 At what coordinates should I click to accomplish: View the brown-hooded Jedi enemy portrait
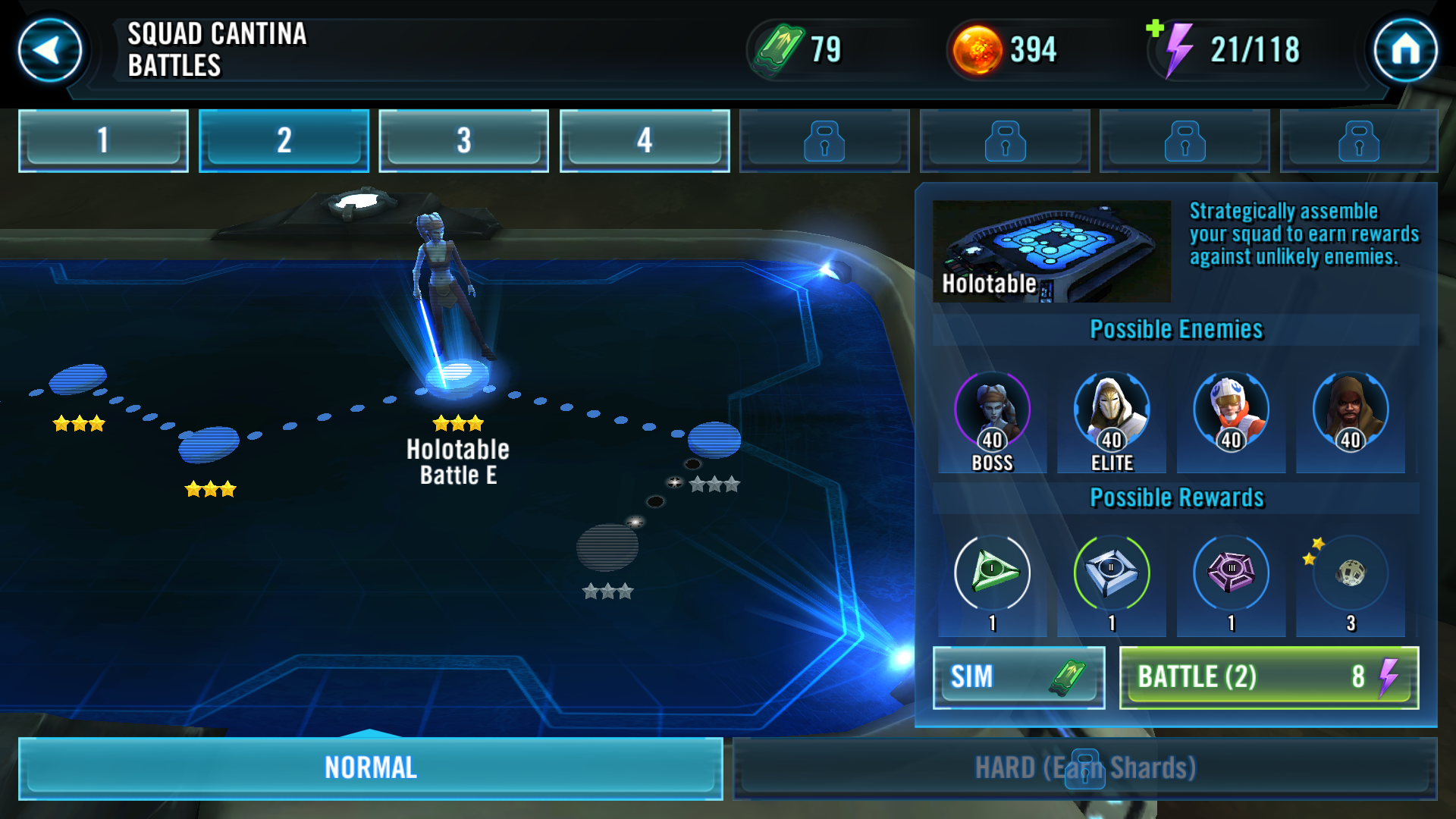(1351, 412)
